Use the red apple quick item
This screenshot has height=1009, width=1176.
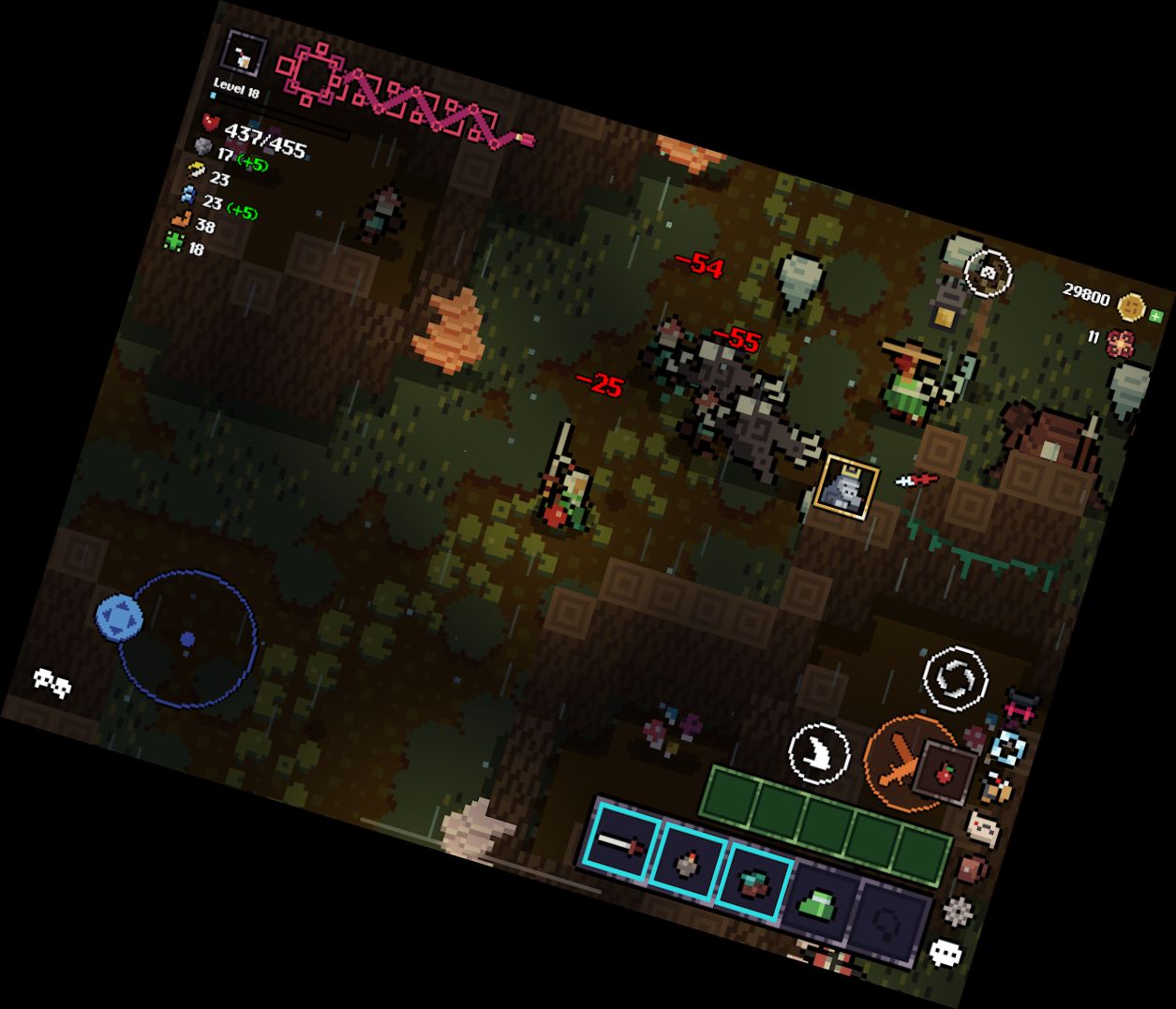click(x=945, y=774)
